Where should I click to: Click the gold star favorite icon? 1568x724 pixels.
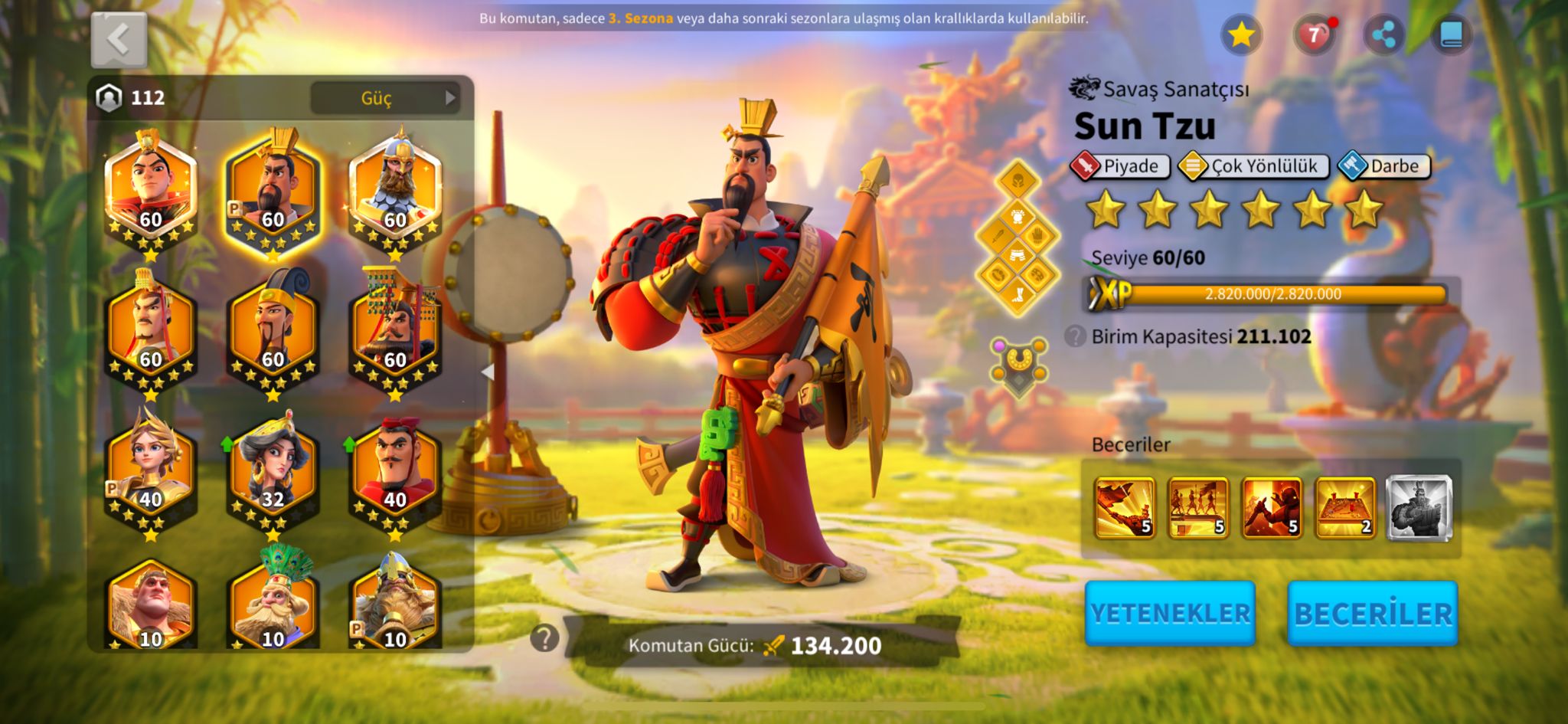click(1241, 34)
